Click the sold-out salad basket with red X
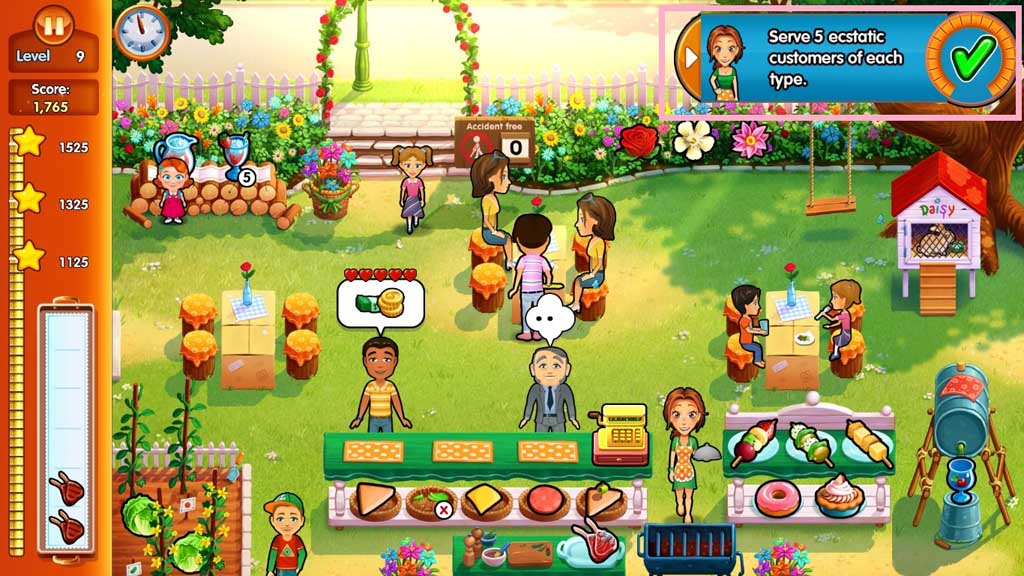This screenshot has height=576, width=1024. (x=431, y=500)
